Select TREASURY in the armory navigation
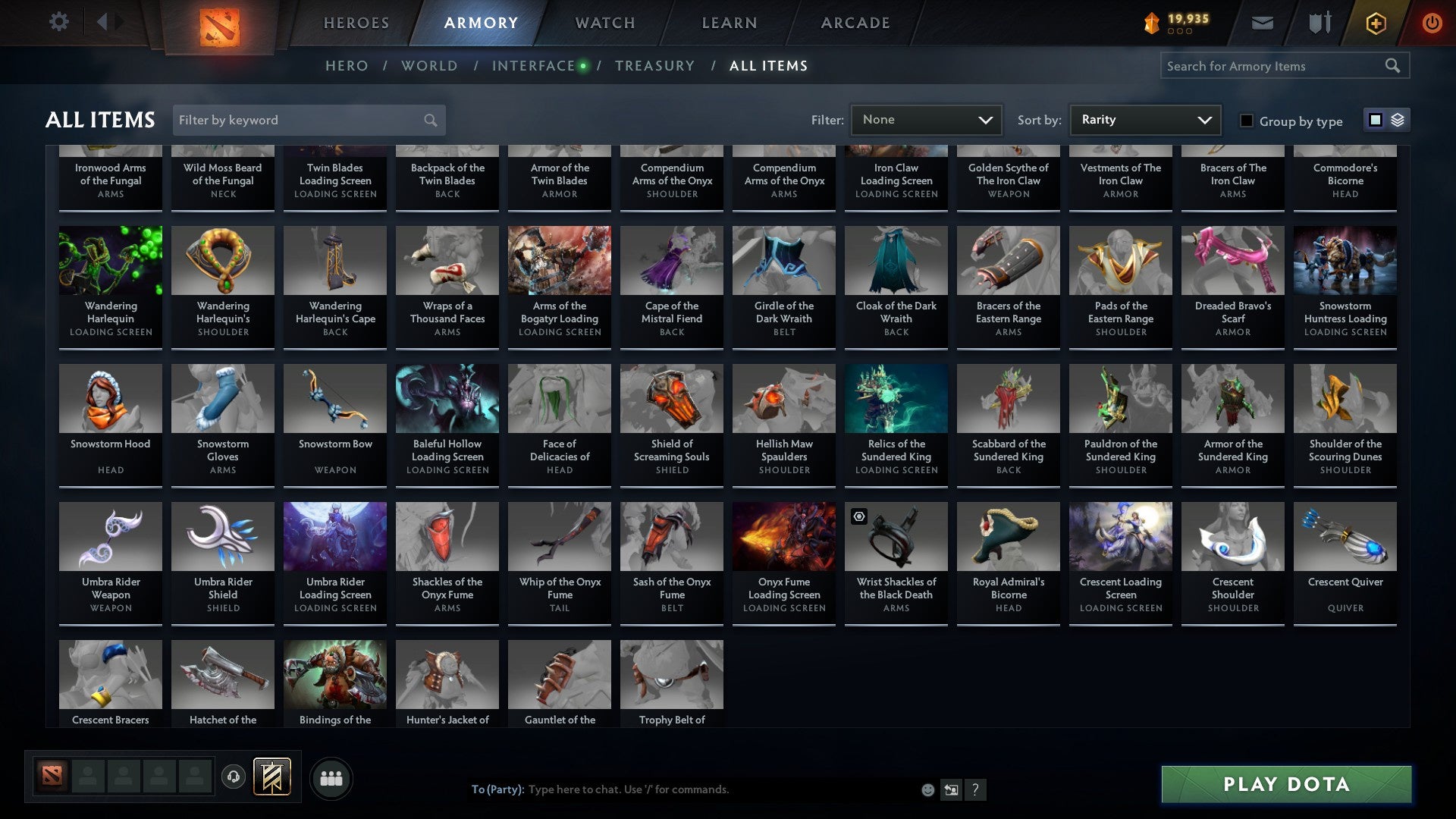The width and height of the screenshot is (1456, 819). (655, 66)
